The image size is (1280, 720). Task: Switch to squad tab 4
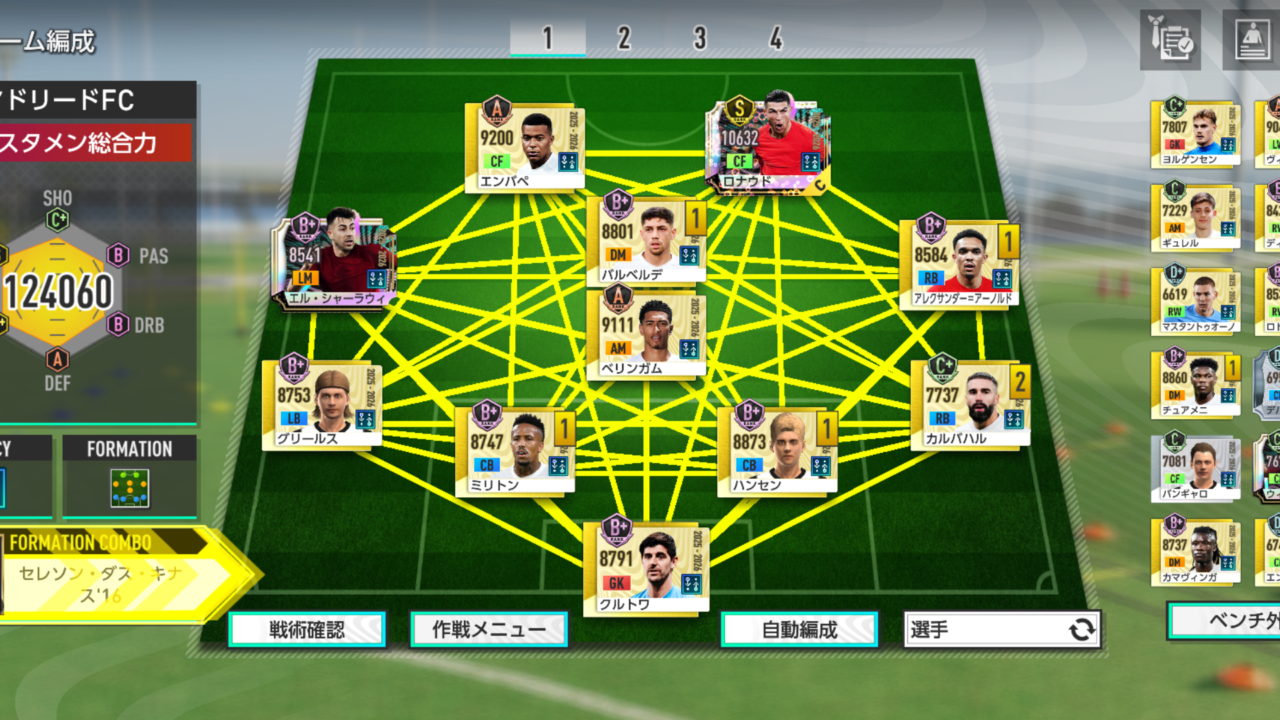[x=776, y=39]
